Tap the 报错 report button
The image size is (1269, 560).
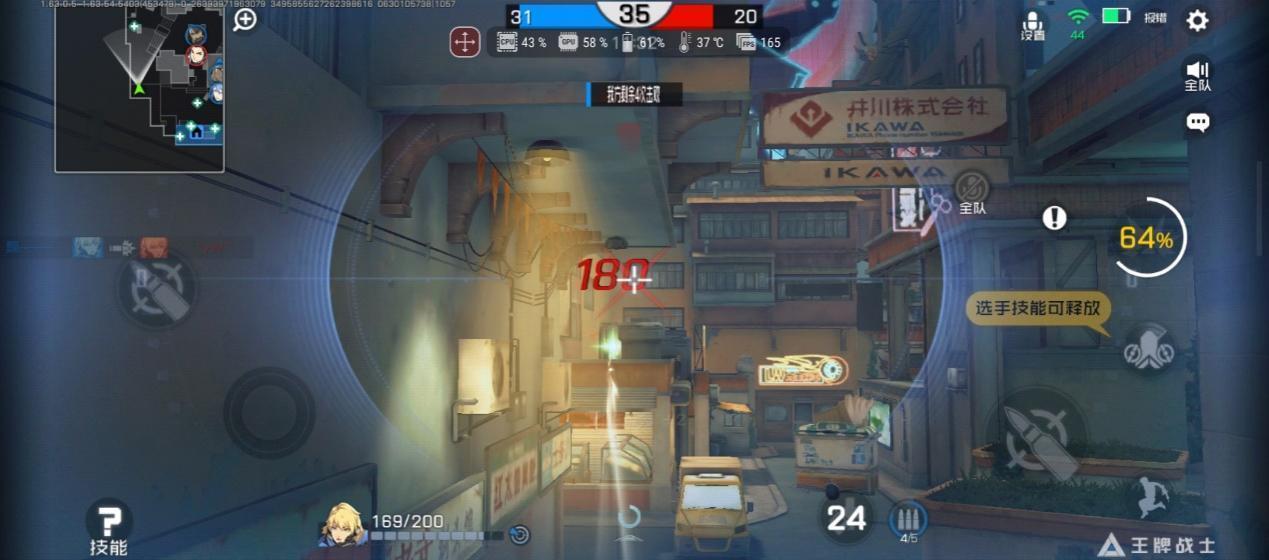(1155, 18)
